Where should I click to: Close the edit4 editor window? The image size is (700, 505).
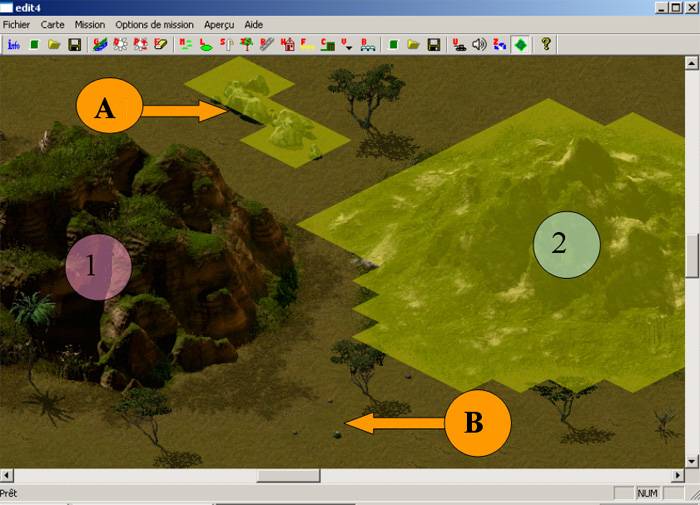690,7
